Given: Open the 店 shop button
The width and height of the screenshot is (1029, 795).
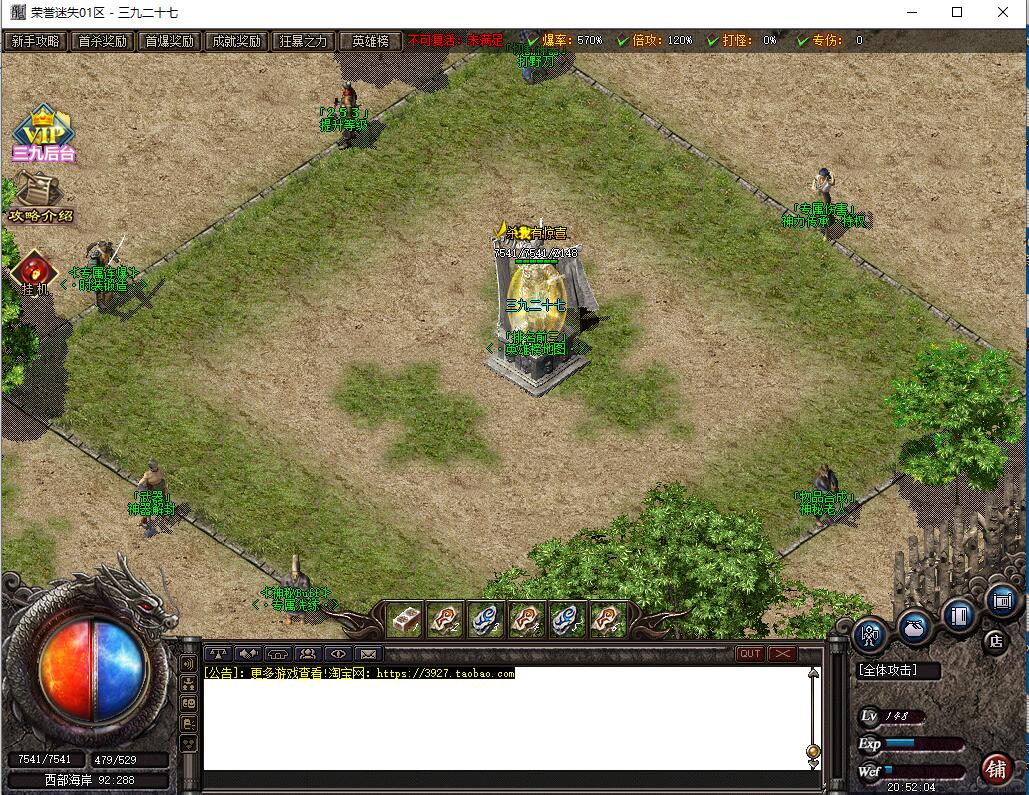Looking at the screenshot, I should click(995, 641).
